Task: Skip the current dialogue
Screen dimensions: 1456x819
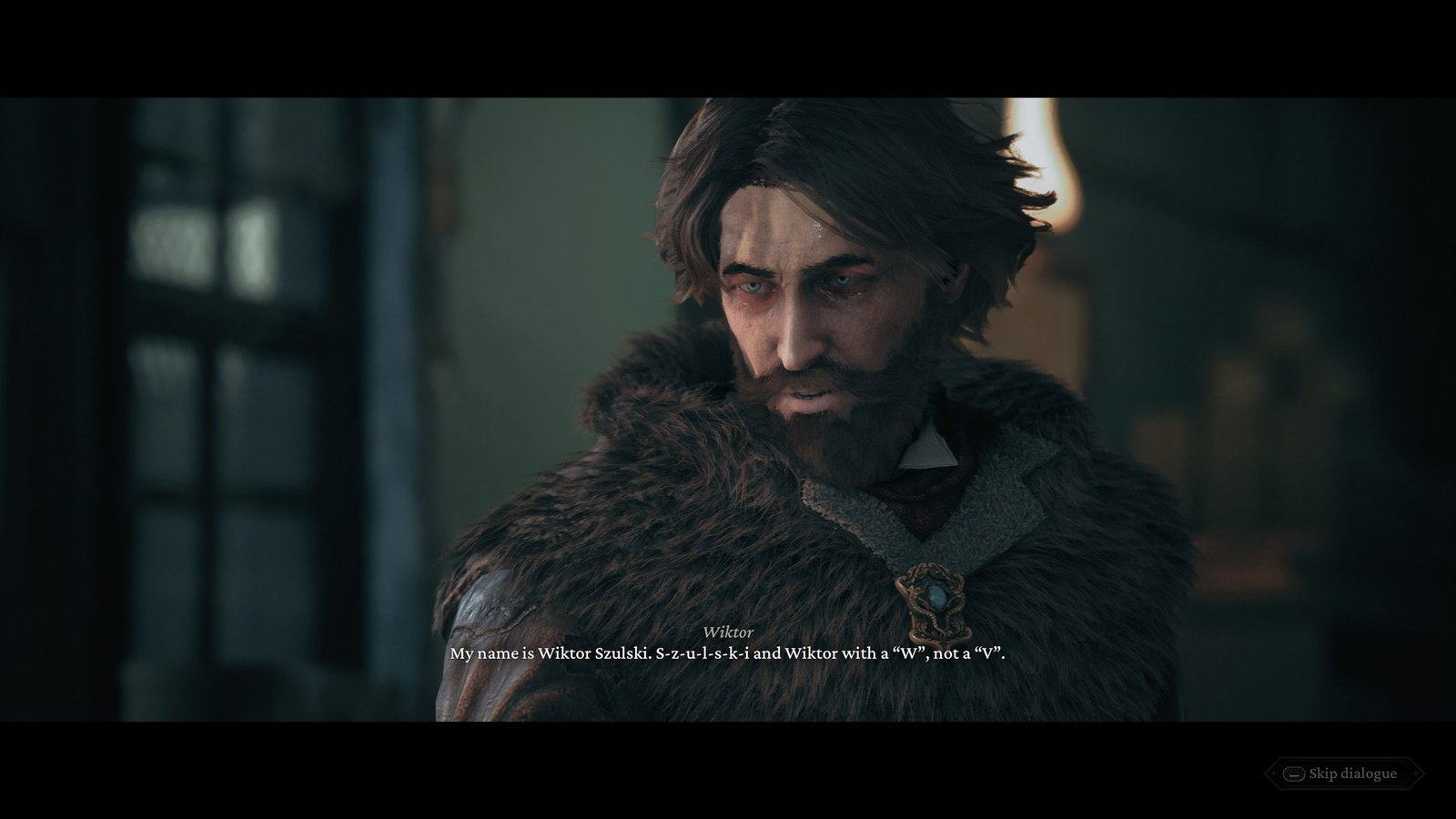Action: (1342, 774)
